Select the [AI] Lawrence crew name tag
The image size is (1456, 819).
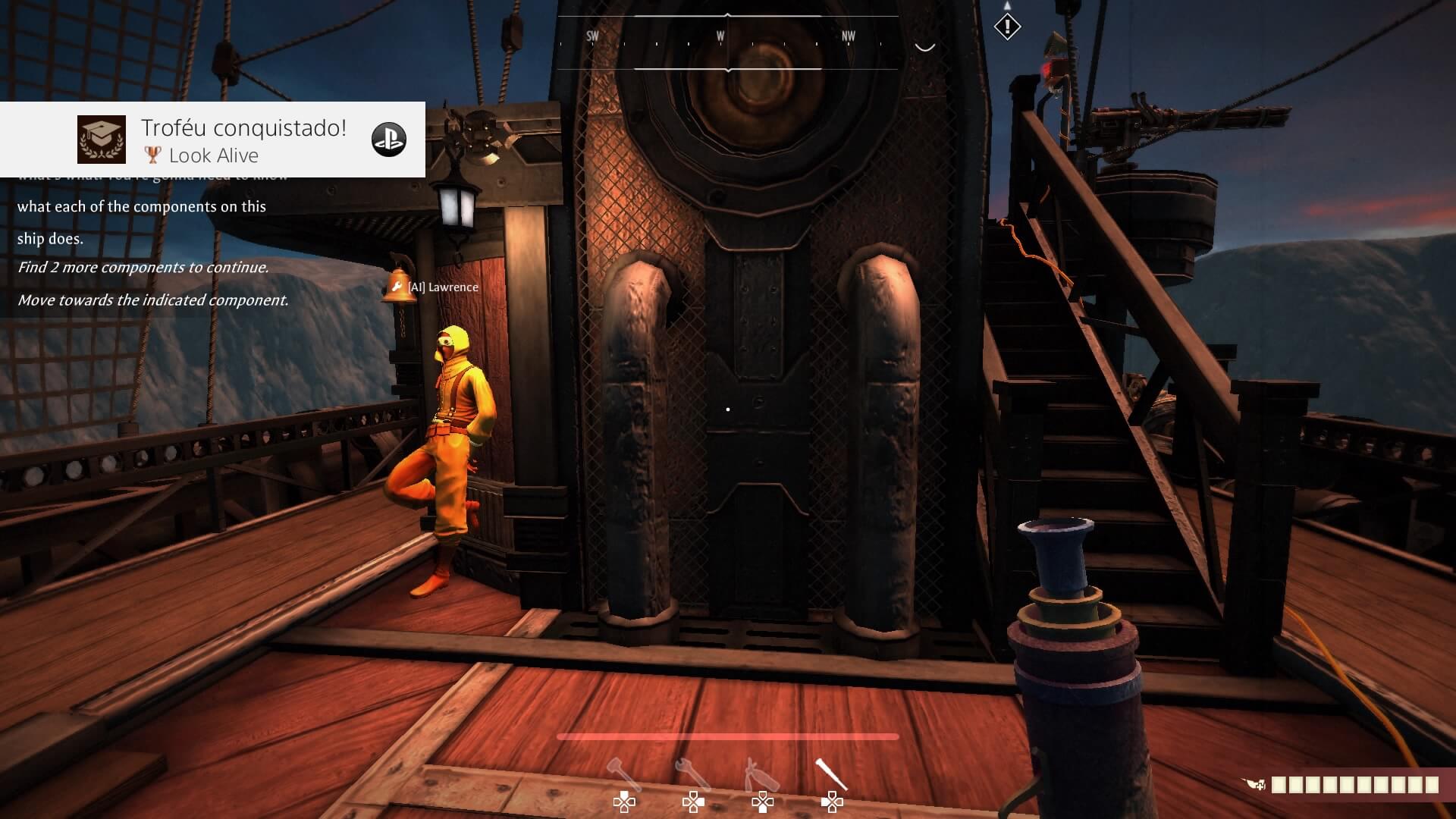pos(443,287)
